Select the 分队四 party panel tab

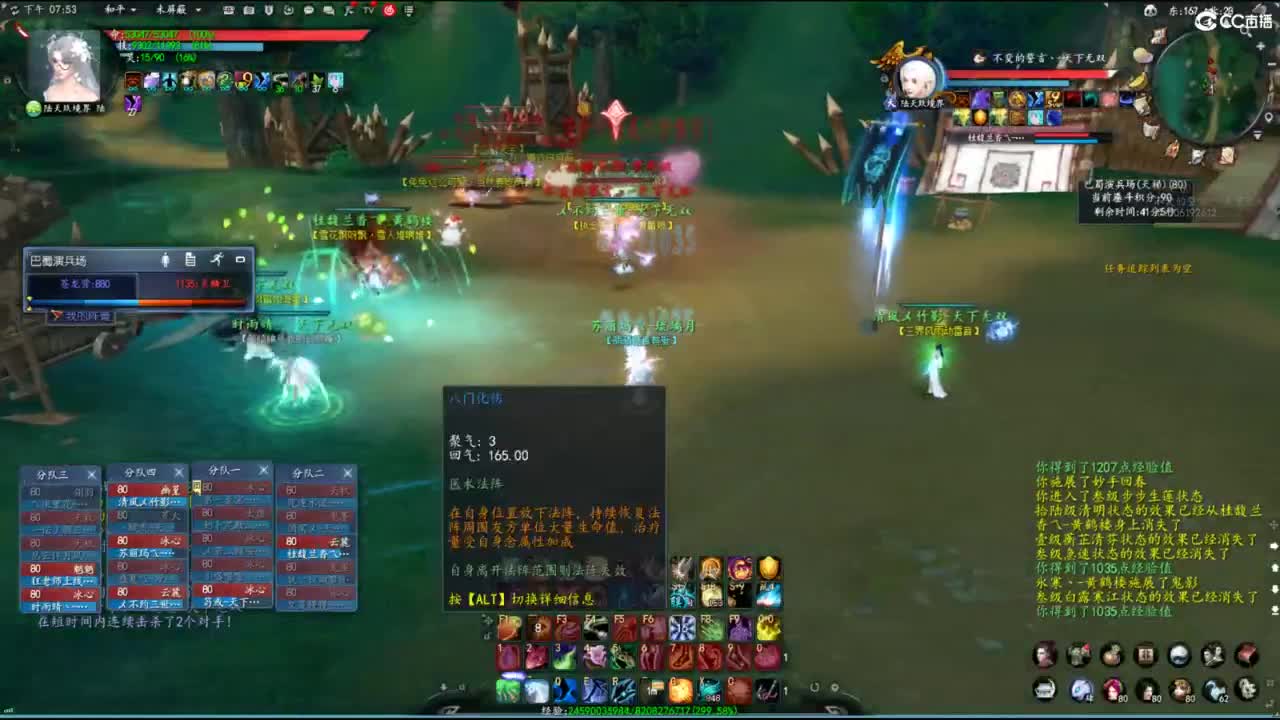click(x=140, y=470)
